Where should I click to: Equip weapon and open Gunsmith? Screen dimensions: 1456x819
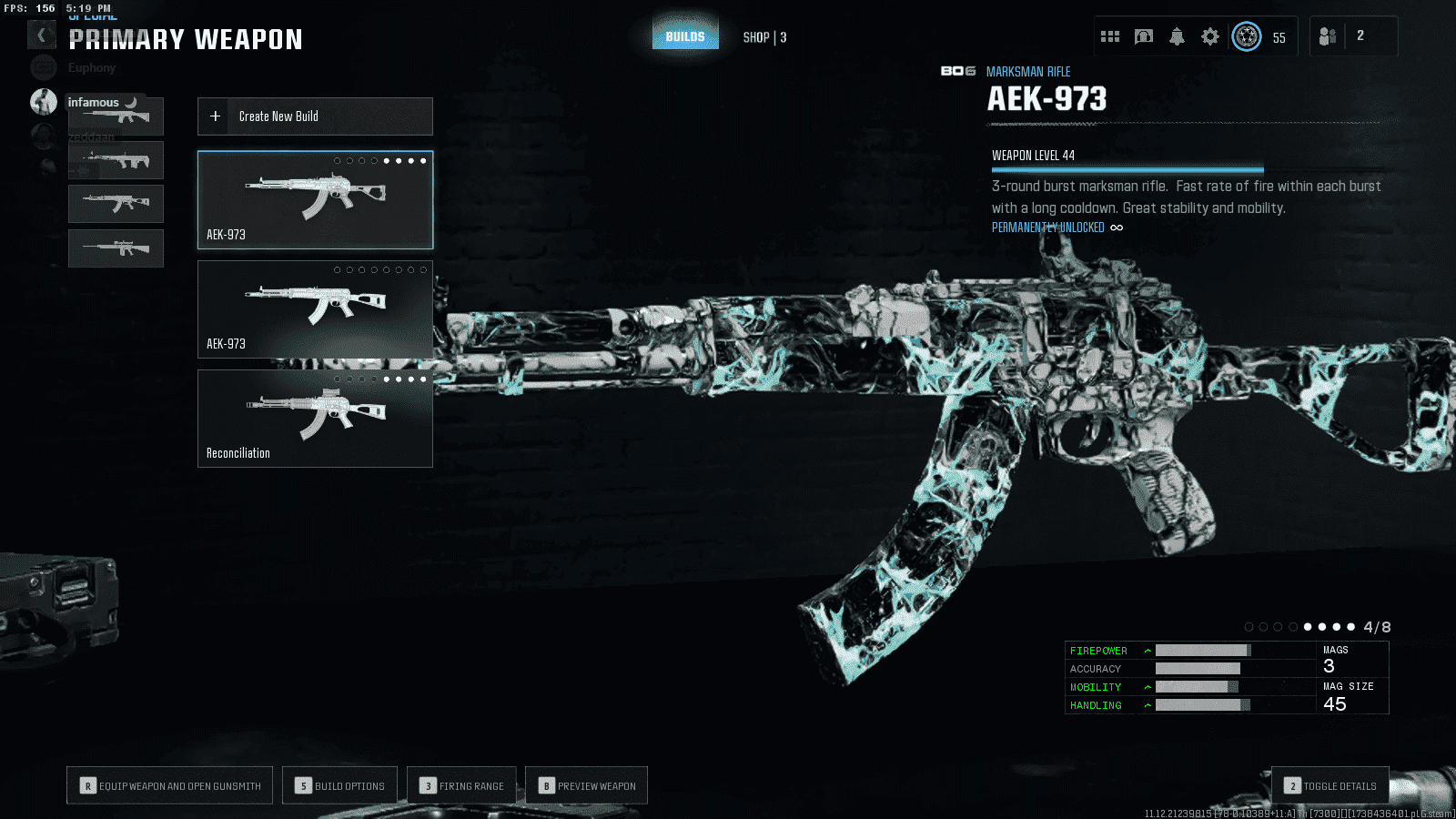pyautogui.click(x=170, y=785)
